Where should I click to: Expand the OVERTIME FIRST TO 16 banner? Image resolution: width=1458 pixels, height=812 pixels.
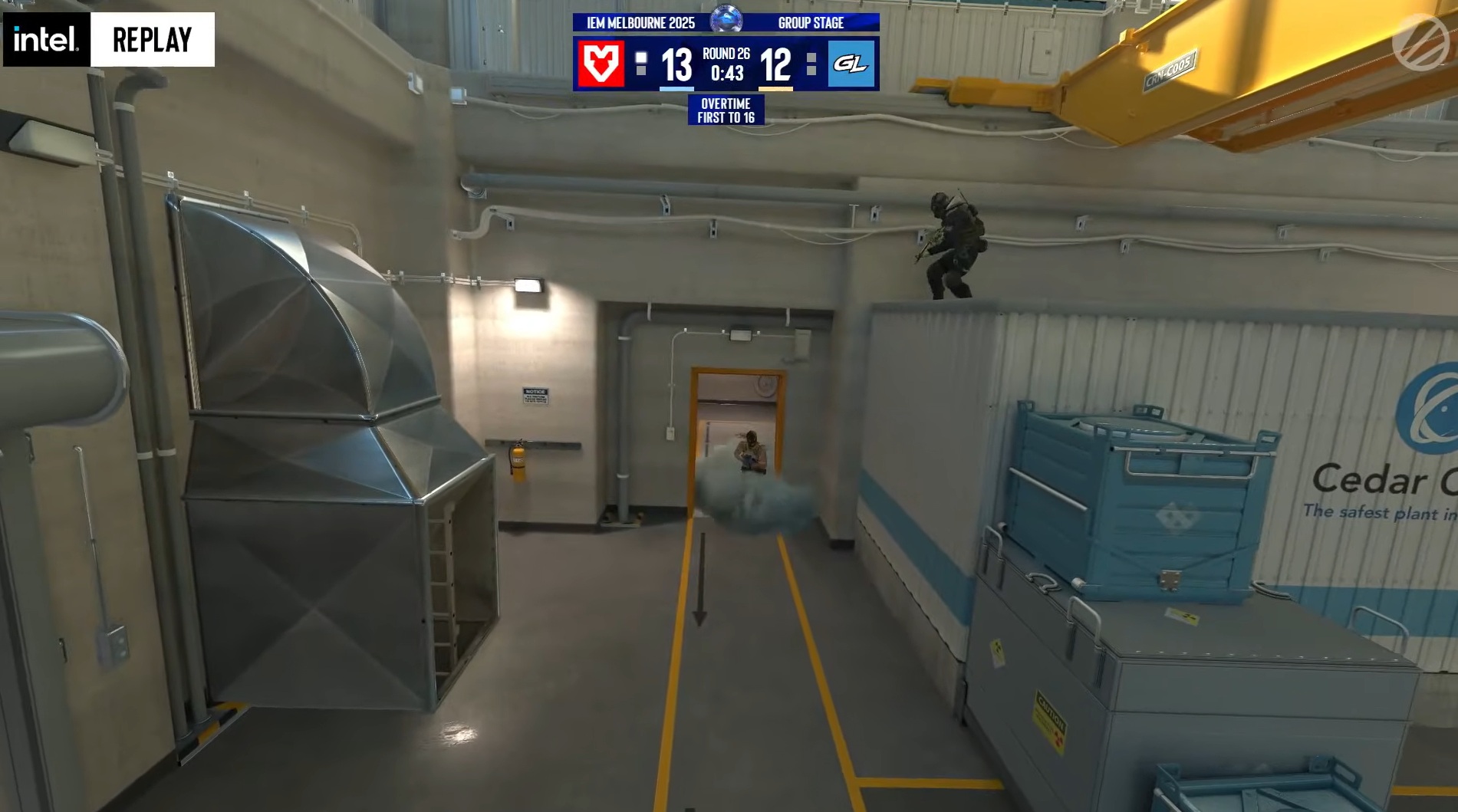click(726, 112)
